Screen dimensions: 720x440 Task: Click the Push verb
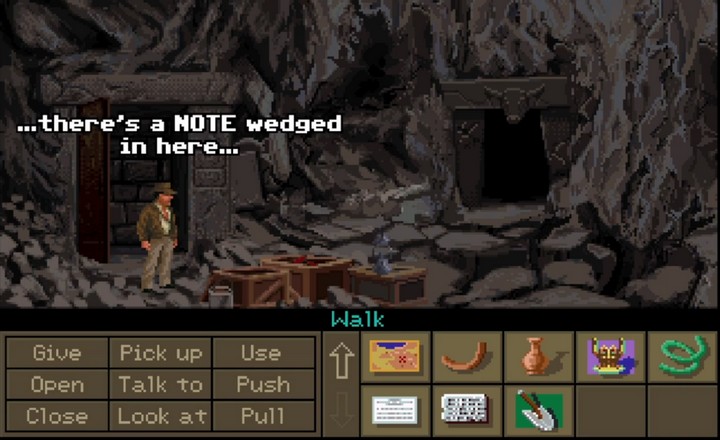pyautogui.click(x=261, y=384)
